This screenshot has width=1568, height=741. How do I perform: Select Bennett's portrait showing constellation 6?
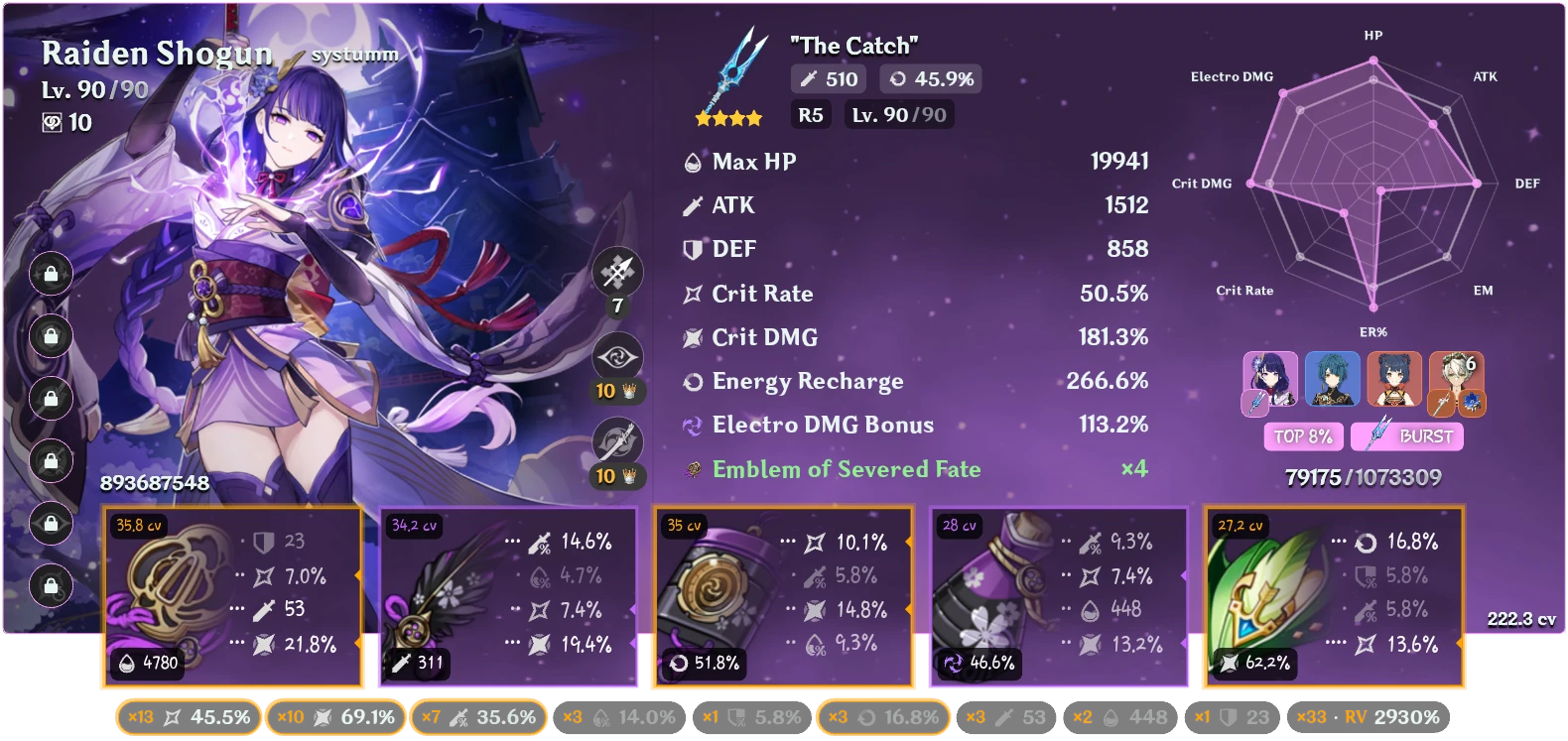(1455, 380)
